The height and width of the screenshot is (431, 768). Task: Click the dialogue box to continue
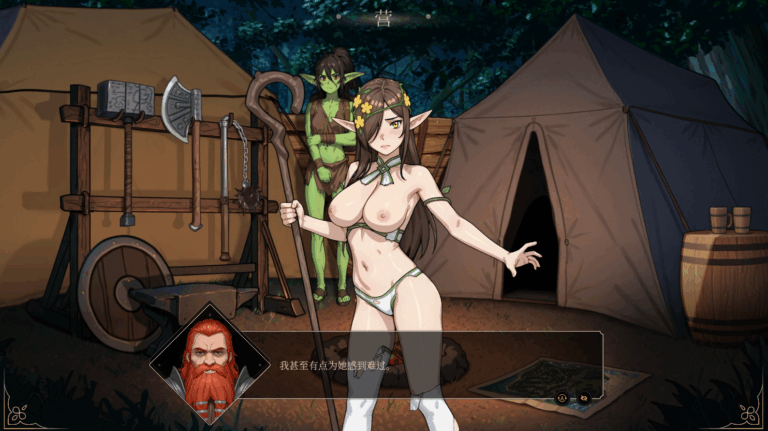point(420,366)
